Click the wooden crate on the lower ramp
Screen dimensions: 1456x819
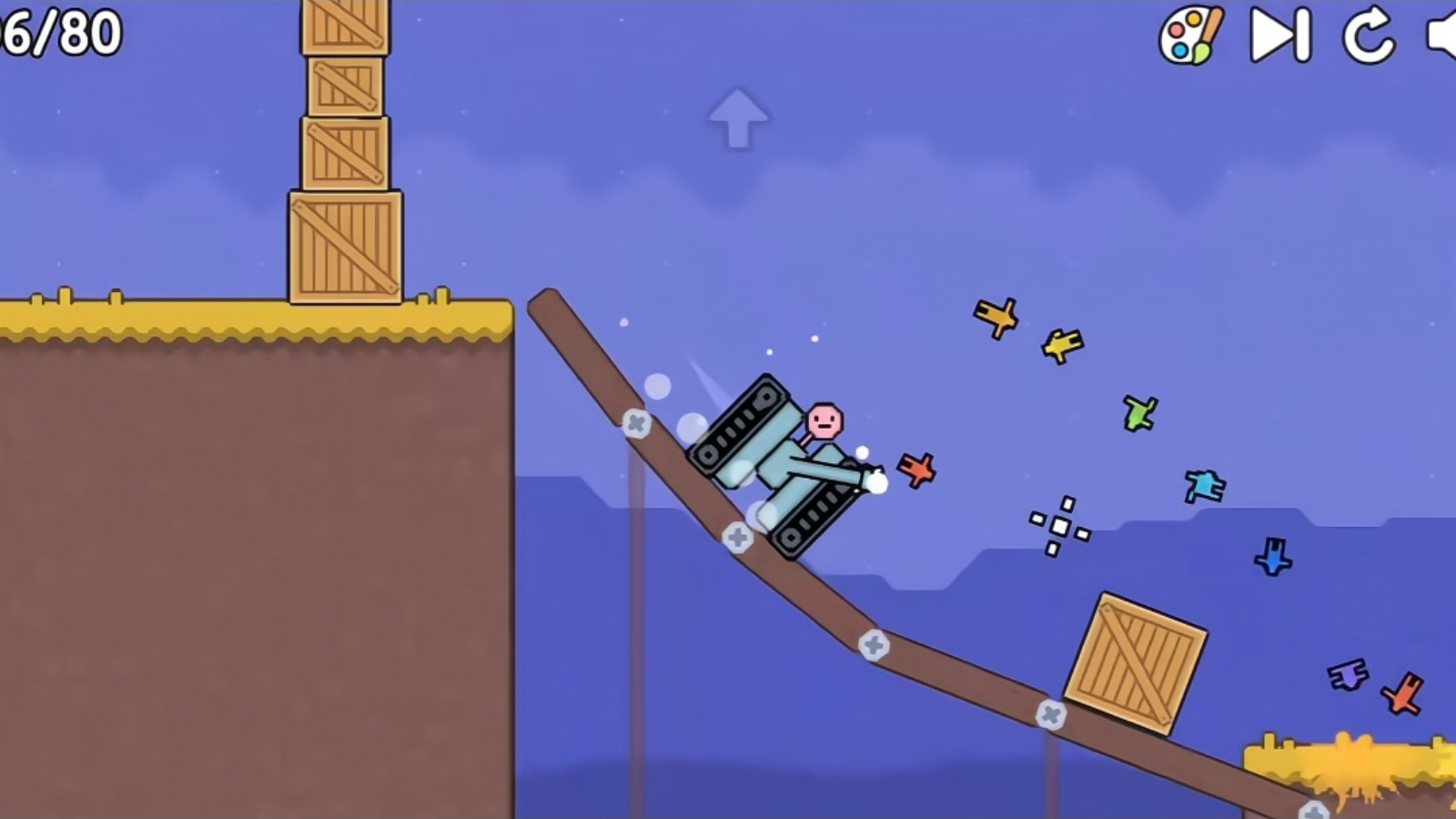(x=1136, y=662)
